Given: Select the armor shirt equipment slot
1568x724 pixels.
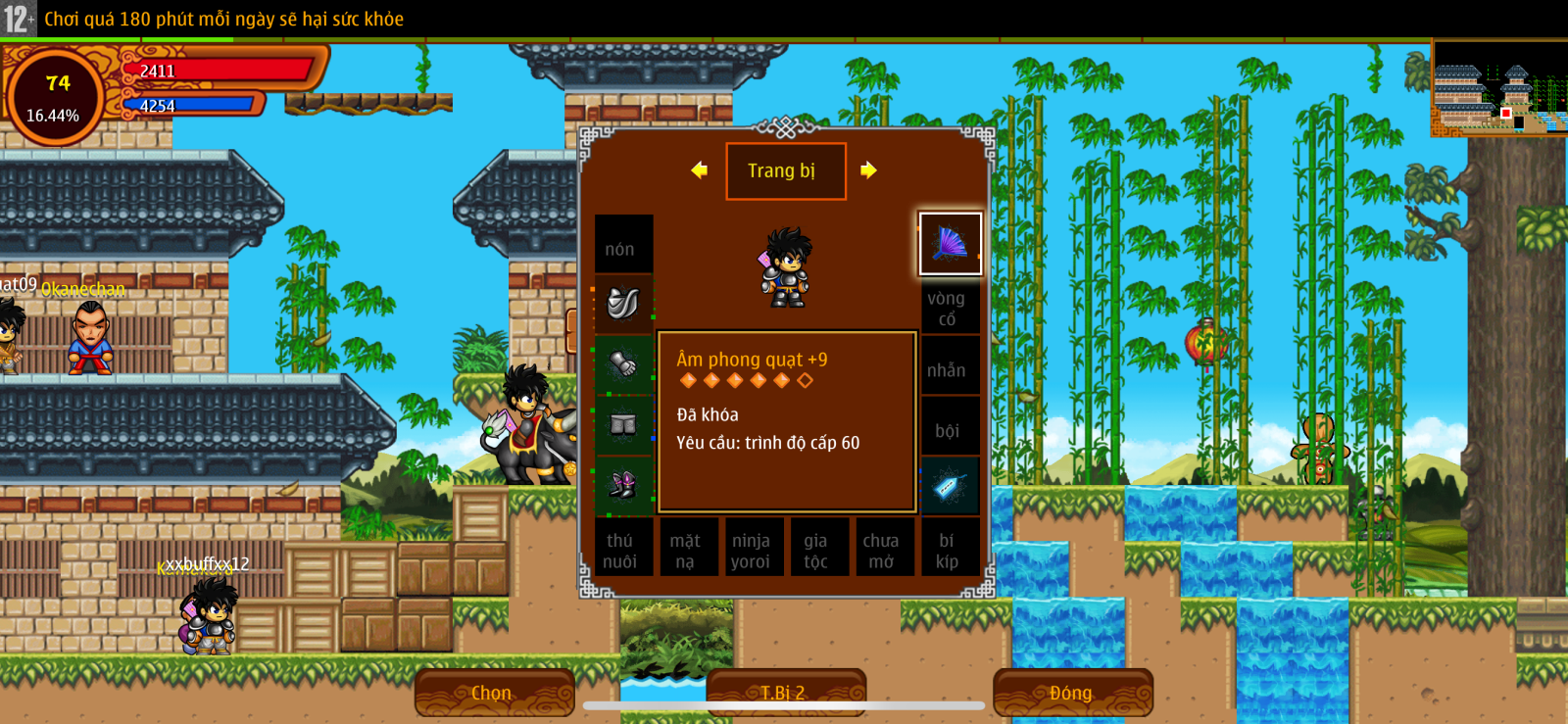Looking at the screenshot, I should pos(623,304).
